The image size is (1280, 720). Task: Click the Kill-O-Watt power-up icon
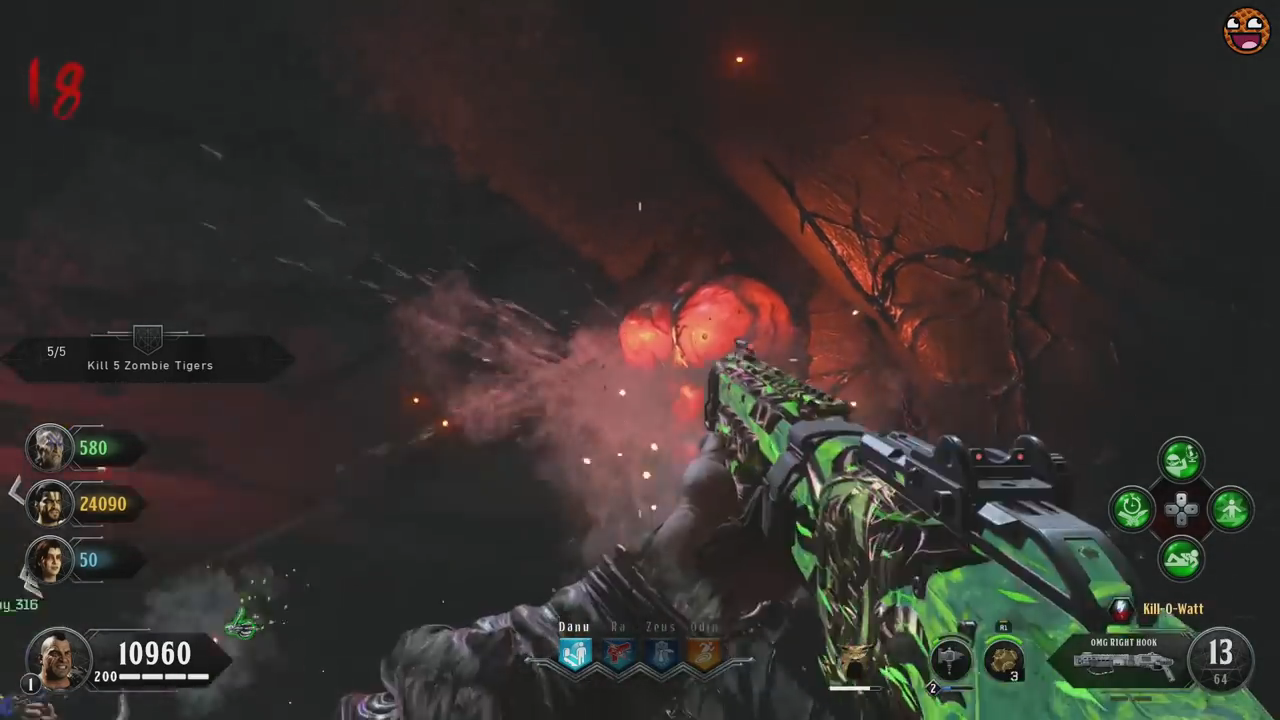coord(1122,609)
